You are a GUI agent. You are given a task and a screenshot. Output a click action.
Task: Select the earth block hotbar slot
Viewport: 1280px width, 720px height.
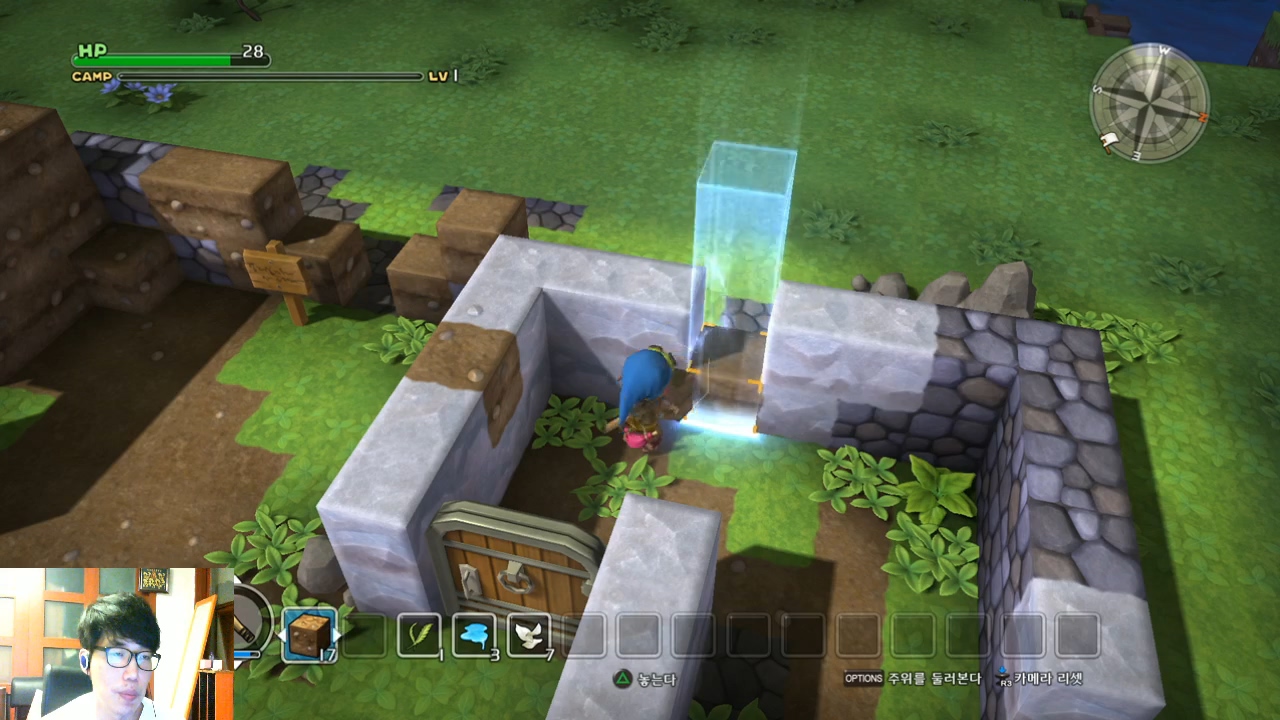tap(309, 634)
